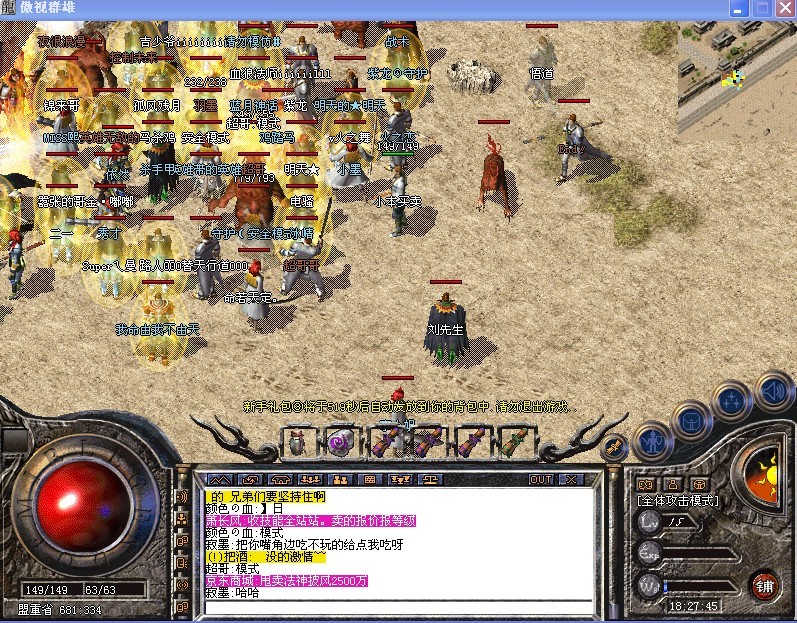Viewport: 797px width, 623px height.
Task: Select the first chat channel tab icon
Action: point(217,480)
